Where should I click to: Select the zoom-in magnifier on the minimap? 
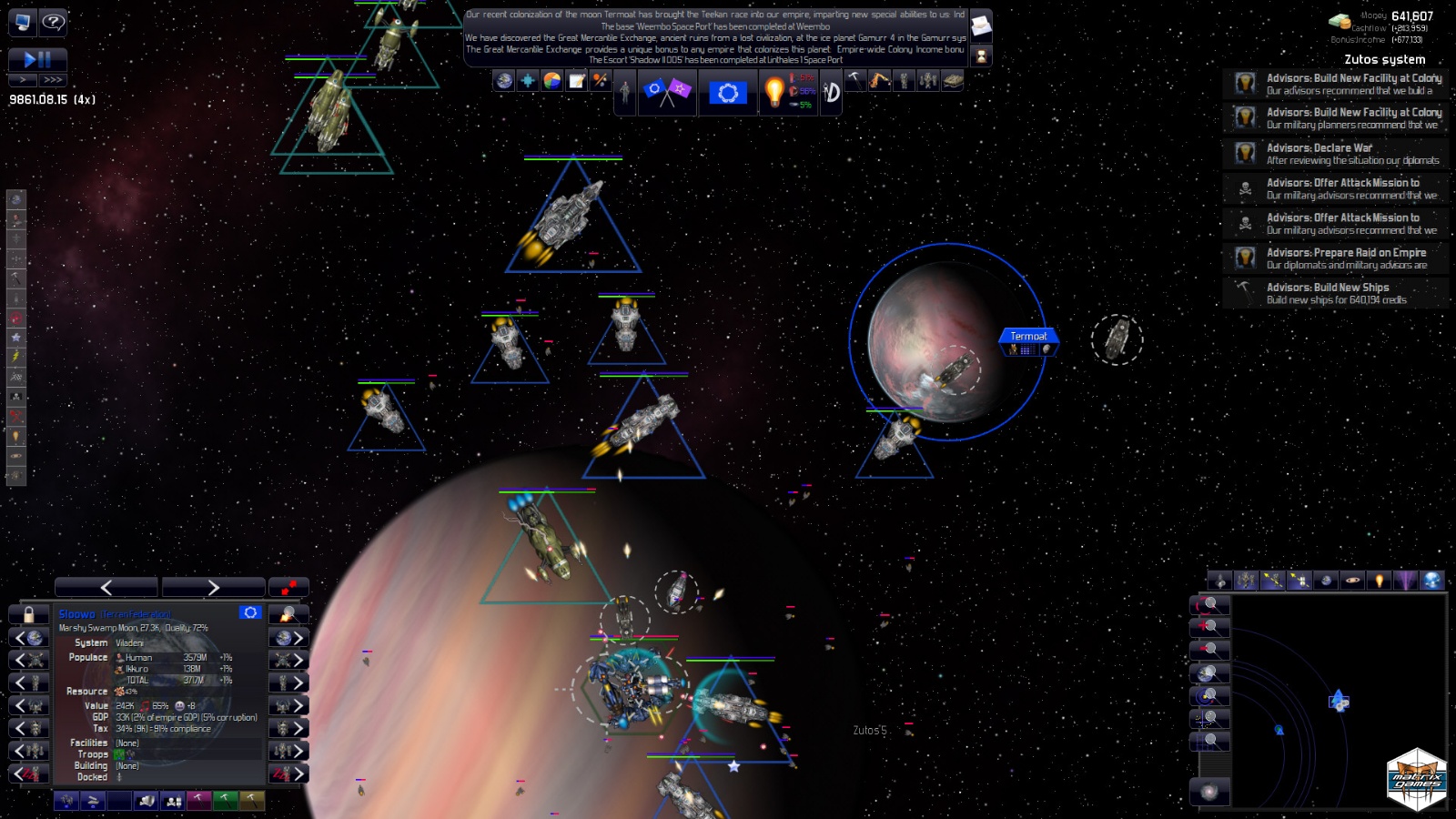[1210, 626]
